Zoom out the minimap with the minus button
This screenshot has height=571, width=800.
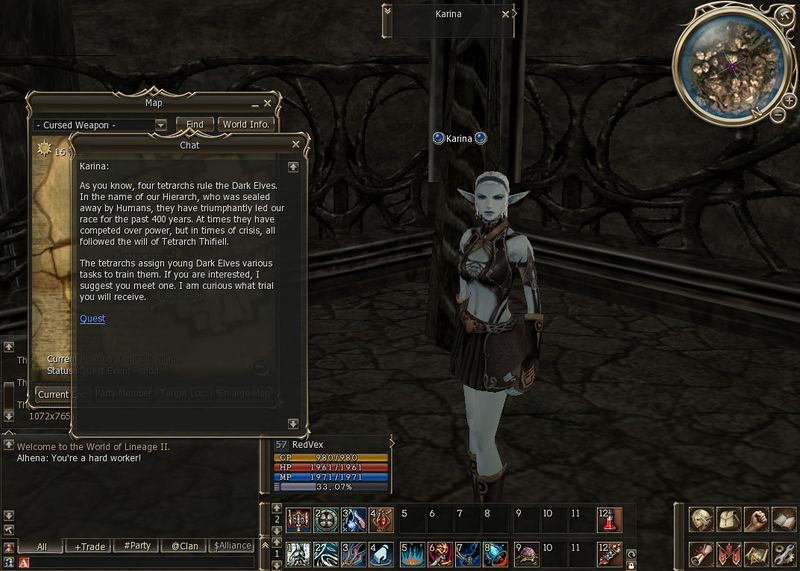click(779, 114)
